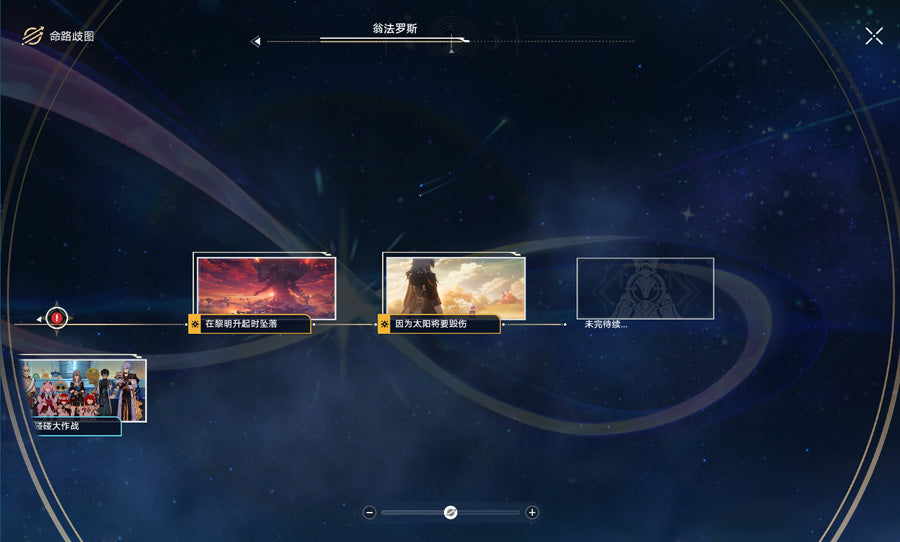Click the 翁法罗斯 timeline position marker
The width and height of the screenshot is (900, 542).
click(x=452, y=42)
